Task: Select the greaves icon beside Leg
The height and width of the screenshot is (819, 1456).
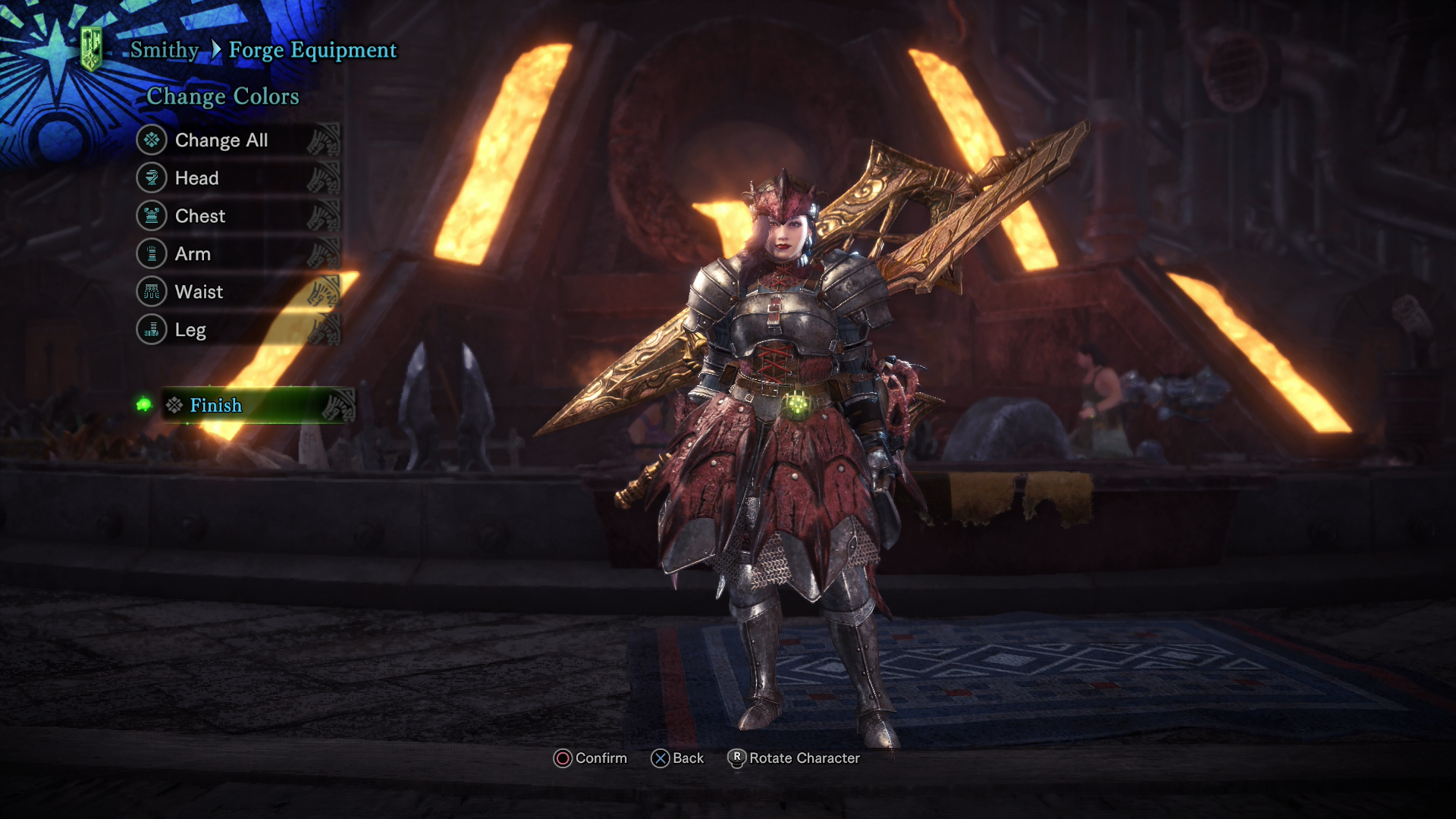Action: [x=151, y=330]
